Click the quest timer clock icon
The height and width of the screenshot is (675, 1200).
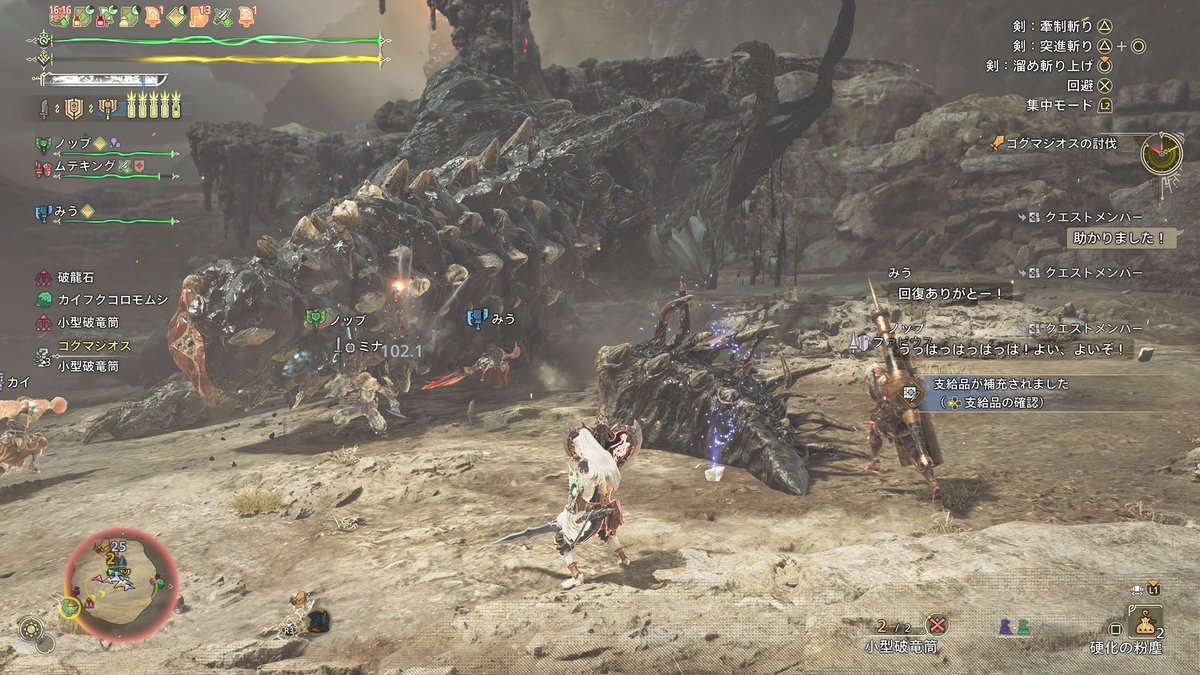[1161, 152]
